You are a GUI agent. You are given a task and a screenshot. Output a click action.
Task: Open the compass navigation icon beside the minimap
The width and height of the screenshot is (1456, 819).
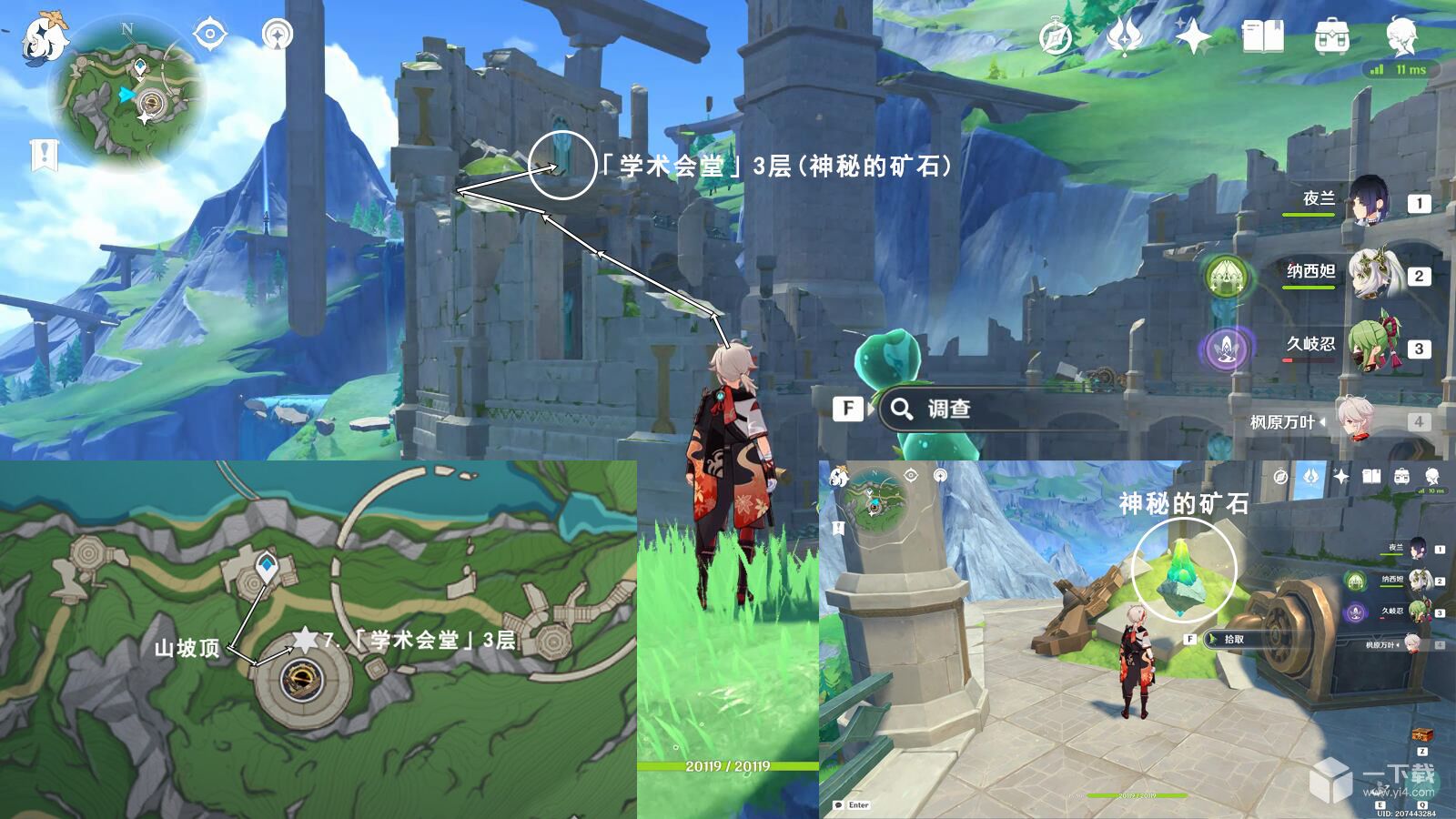coord(209,34)
